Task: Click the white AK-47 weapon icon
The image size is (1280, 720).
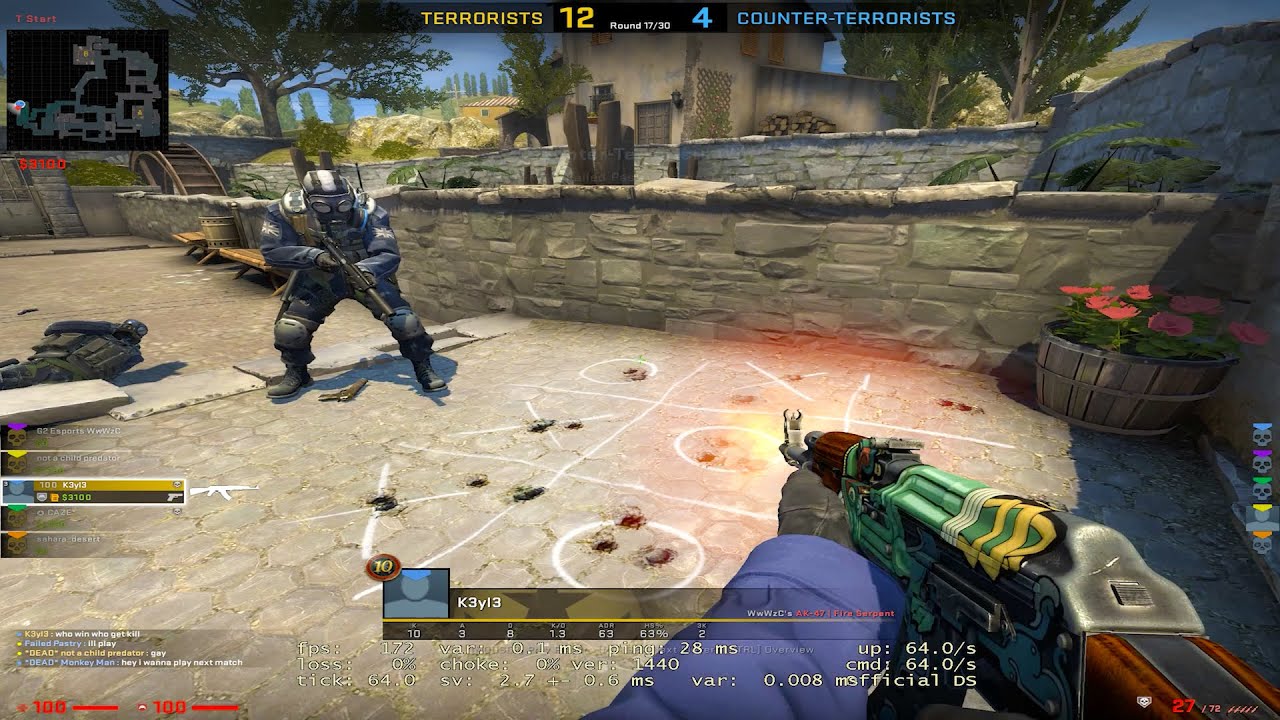Action: [223, 491]
